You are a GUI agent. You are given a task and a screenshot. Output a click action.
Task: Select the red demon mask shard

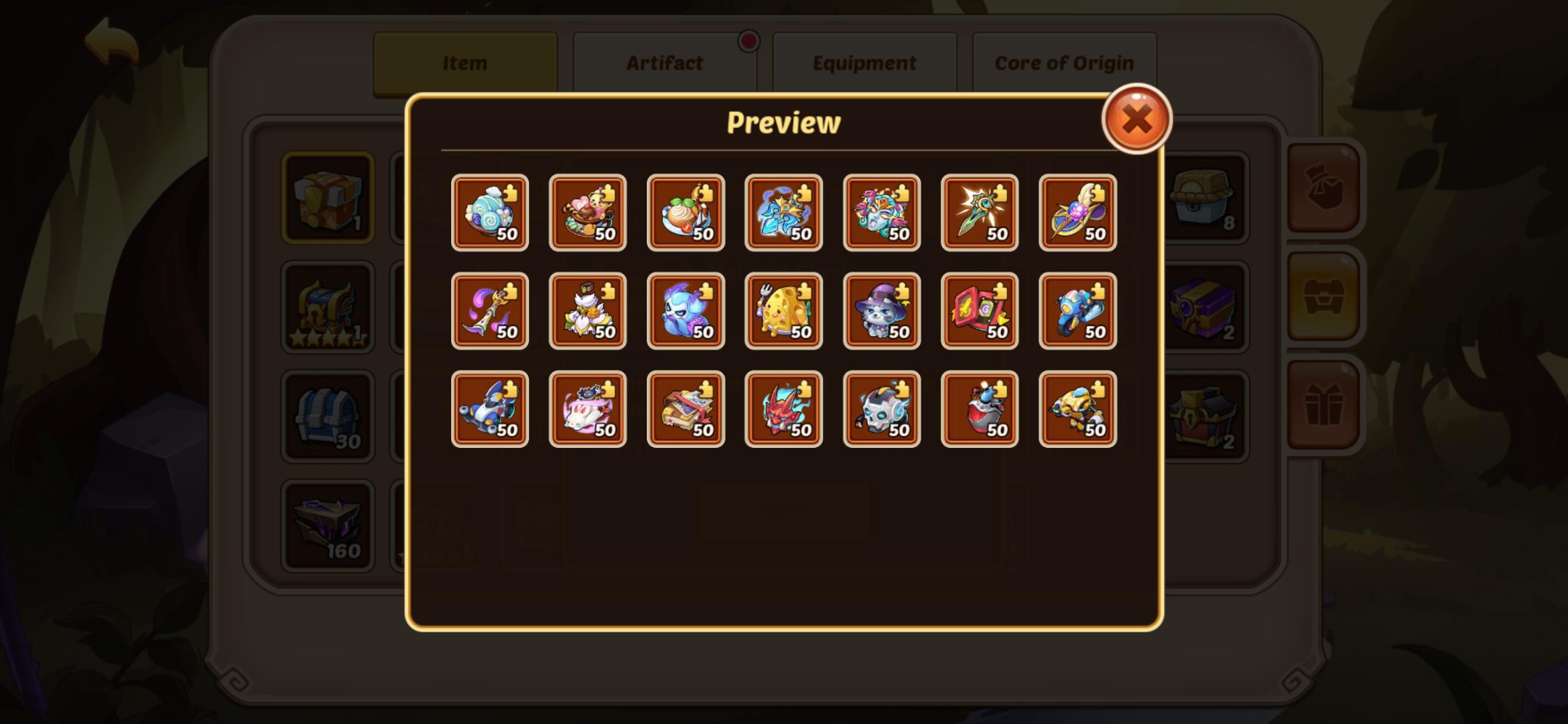(783, 409)
